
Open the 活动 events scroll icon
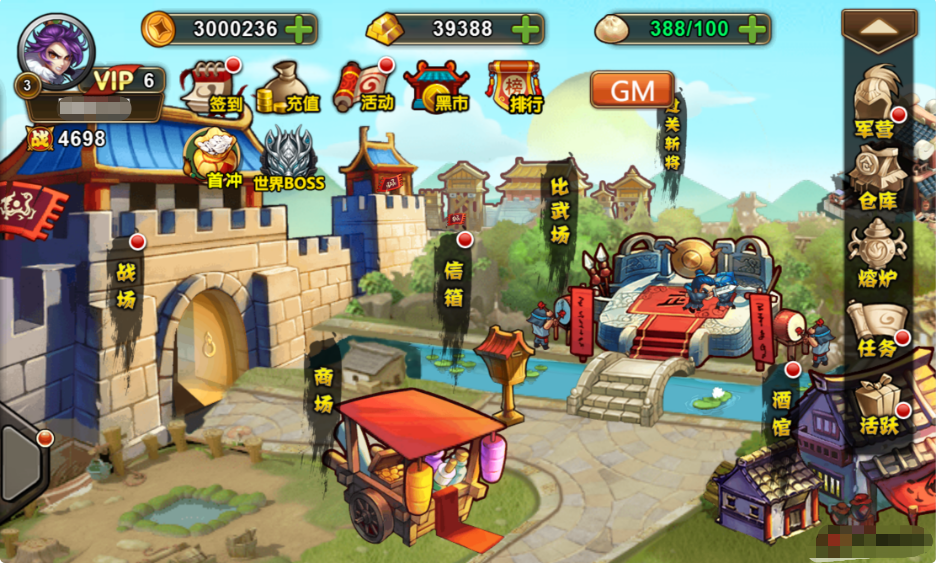coord(362,86)
